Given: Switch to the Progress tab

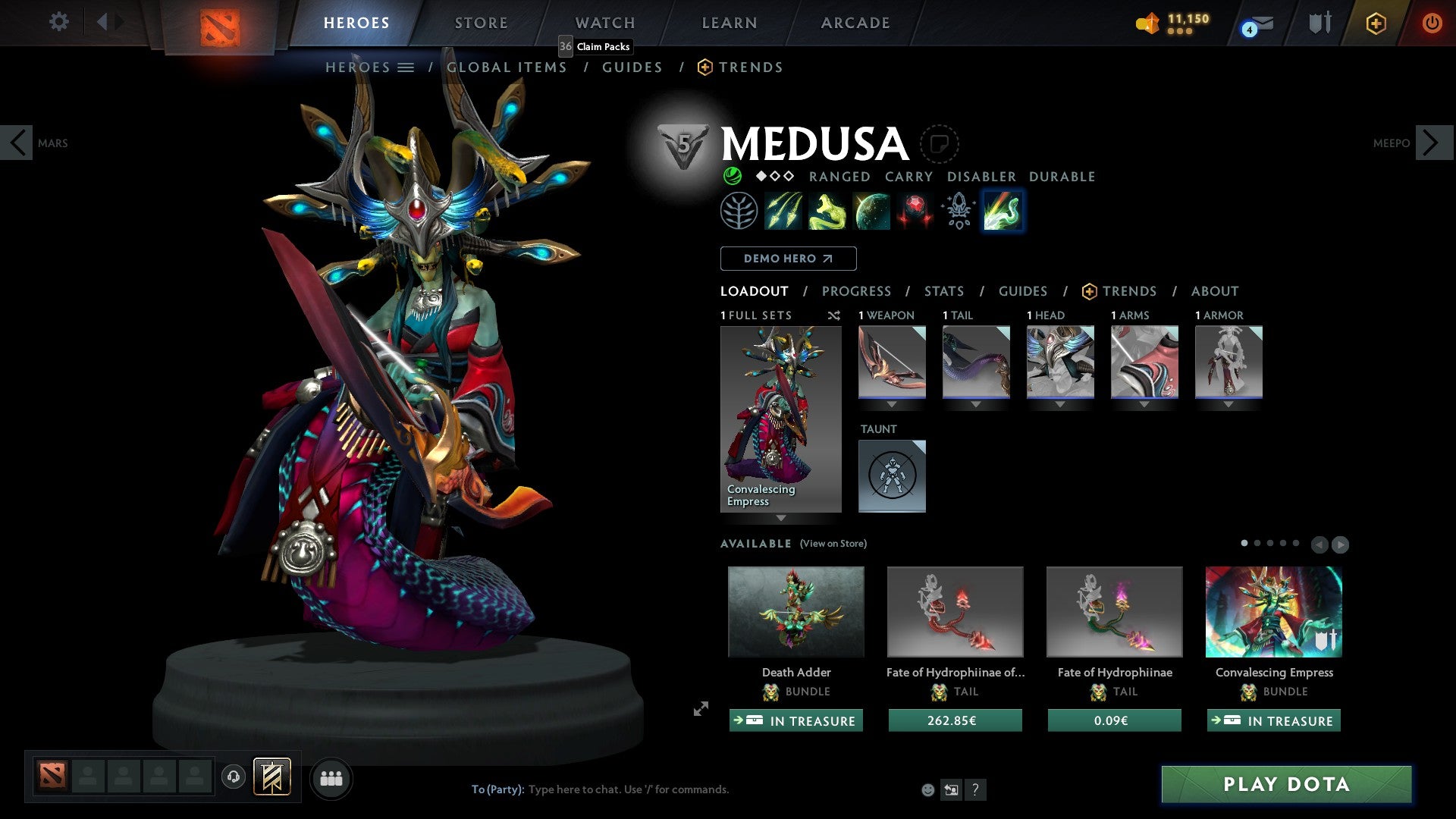Looking at the screenshot, I should click(x=857, y=291).
